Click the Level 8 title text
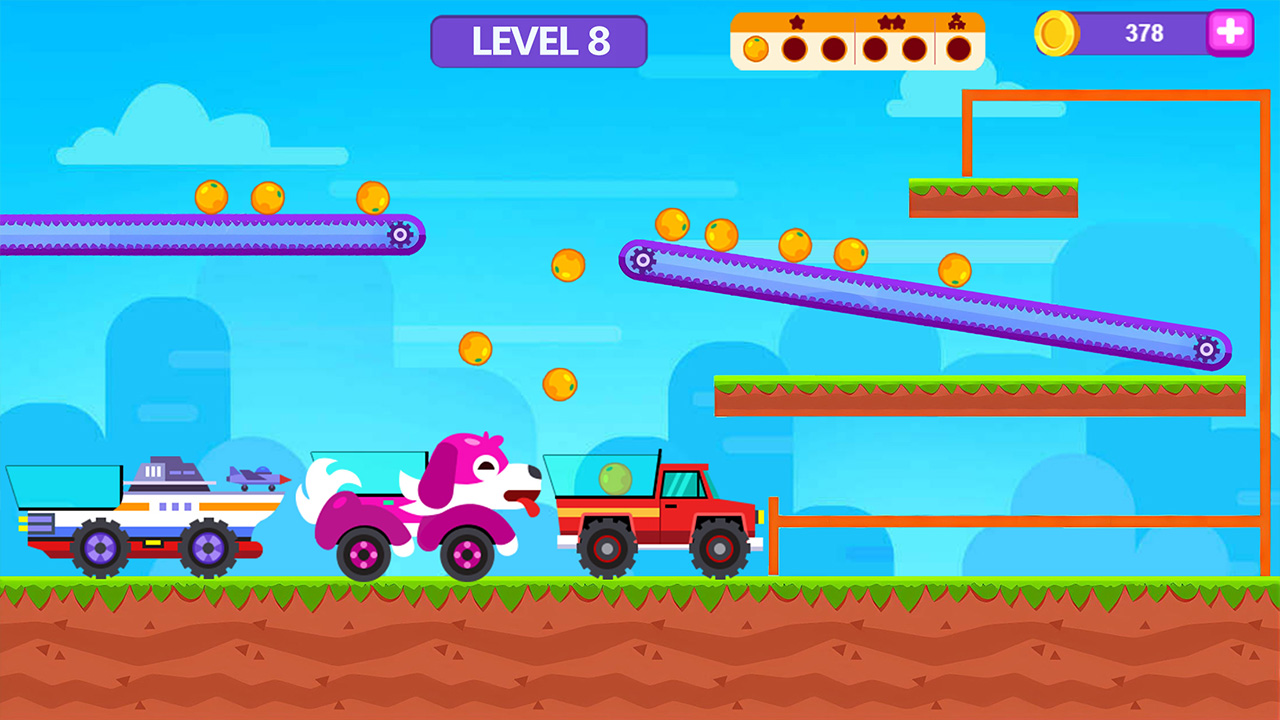The image size is (1280, 720). [x=539, y=41]
